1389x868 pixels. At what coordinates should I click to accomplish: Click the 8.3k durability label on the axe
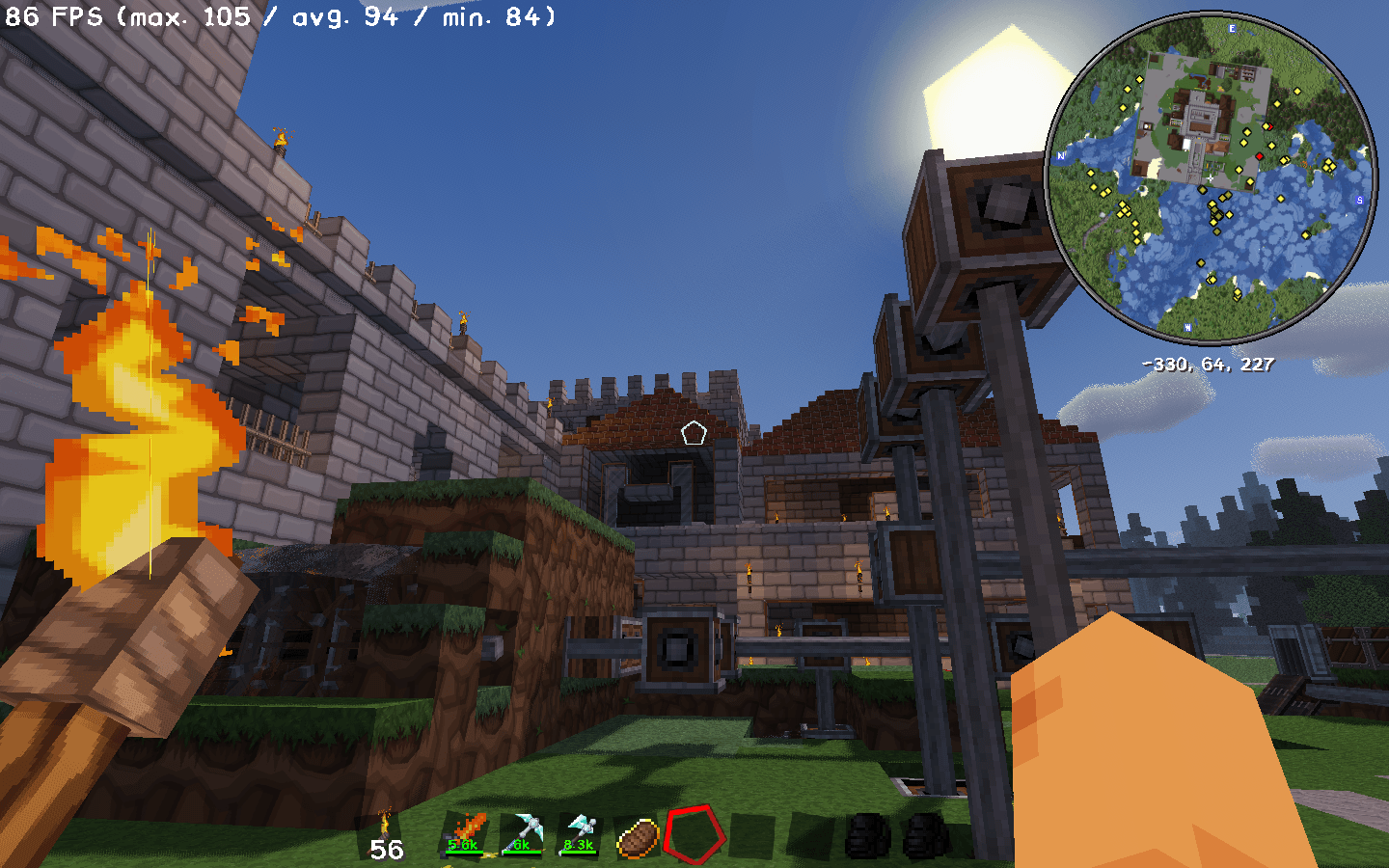(x=577, y=846)
